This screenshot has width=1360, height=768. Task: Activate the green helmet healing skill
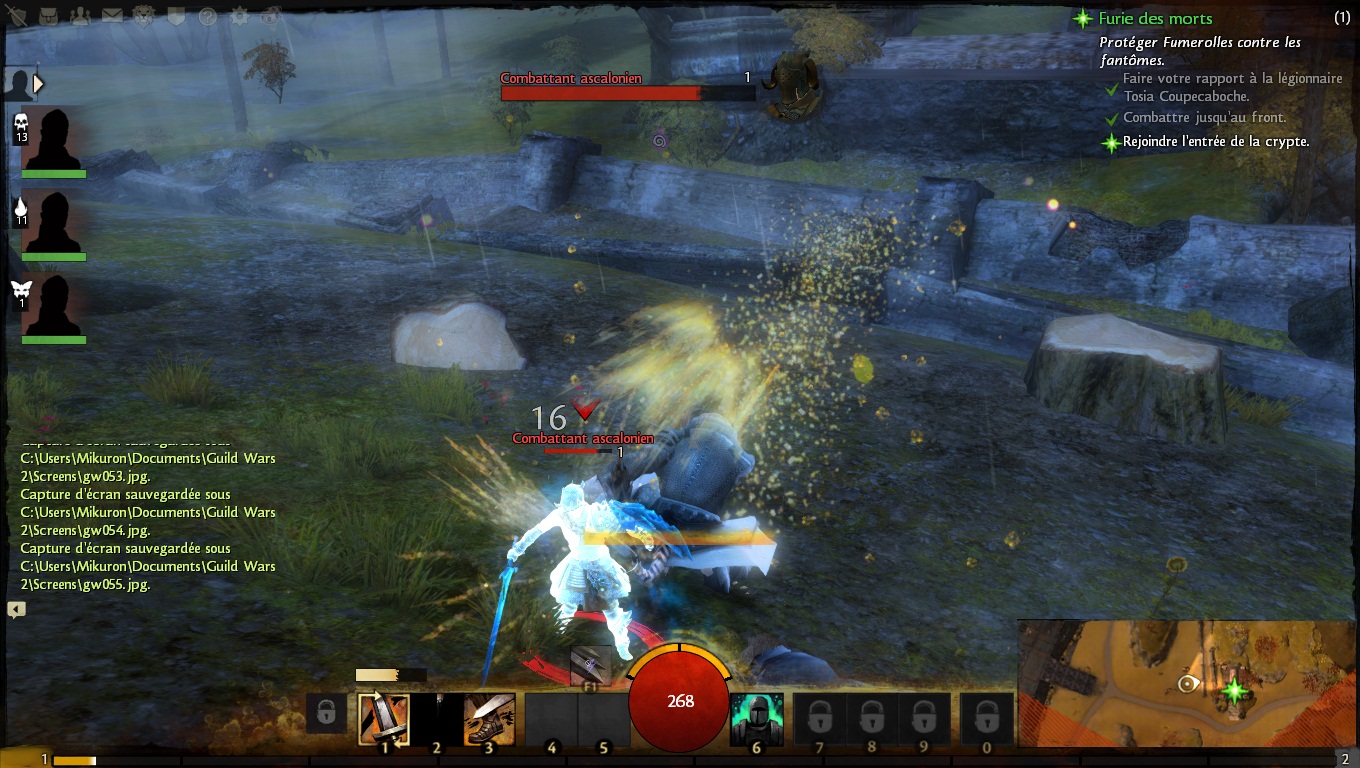(x=756, y=719)
